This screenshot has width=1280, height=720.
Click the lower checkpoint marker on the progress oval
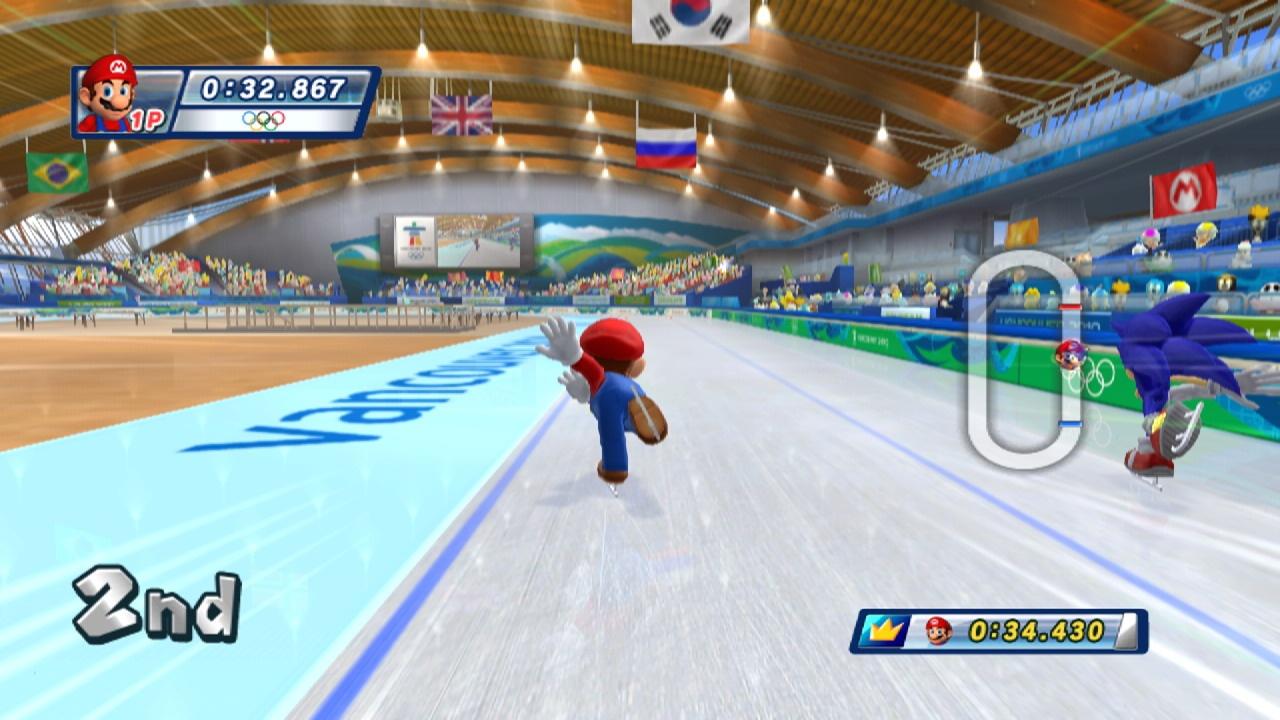click(1070, 425)
